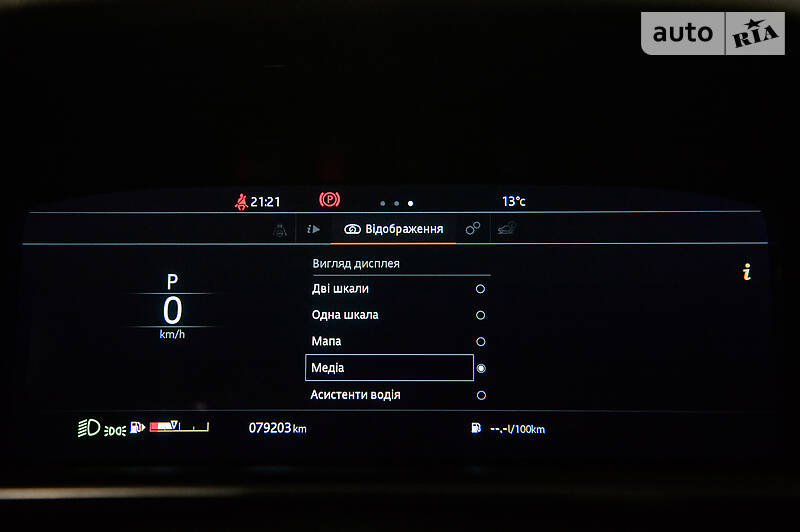800x532 pixels.
Task: Open the trip info arrow tab
Action: 313,229
